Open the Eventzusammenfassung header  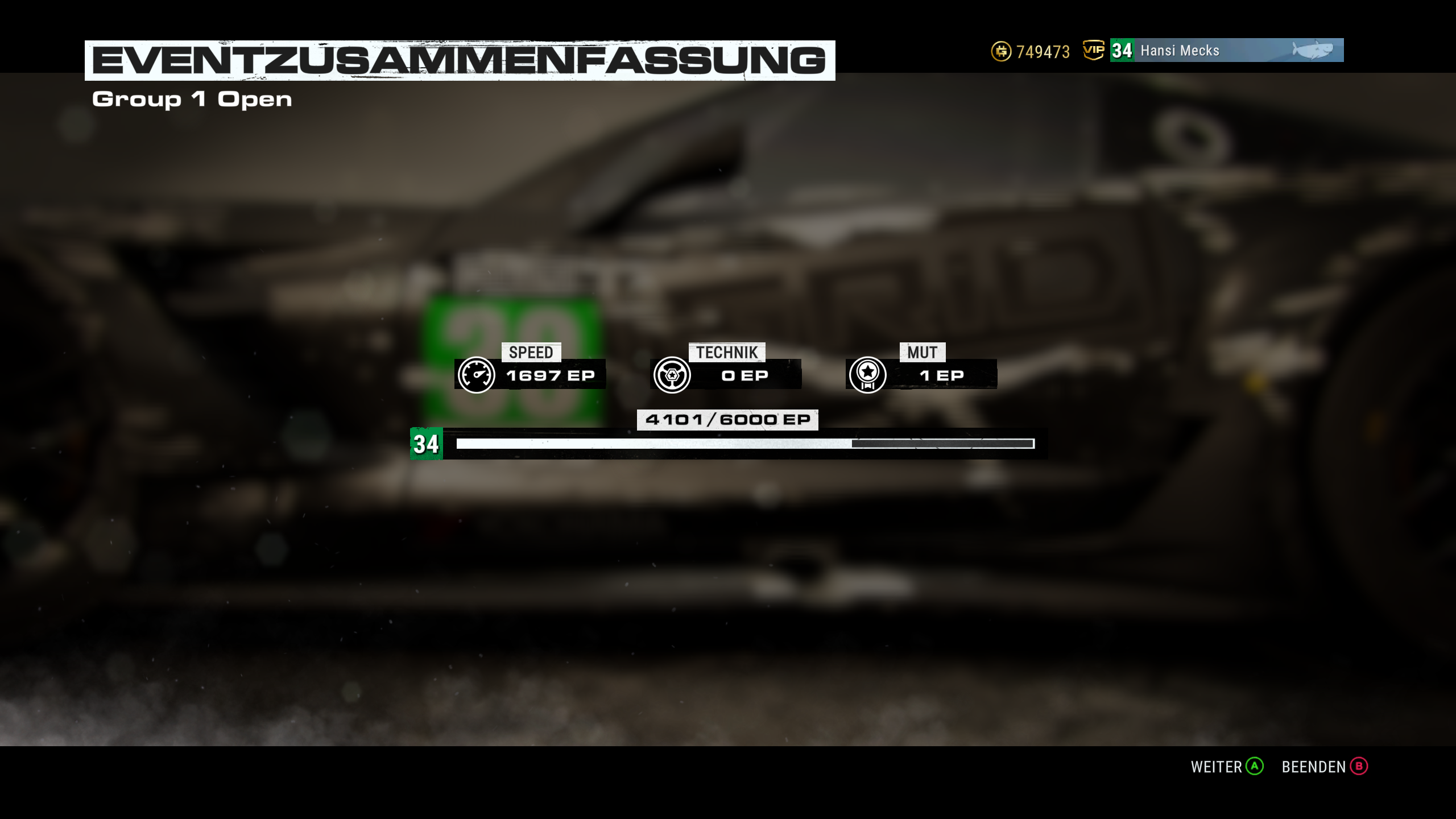pos(460,57)
